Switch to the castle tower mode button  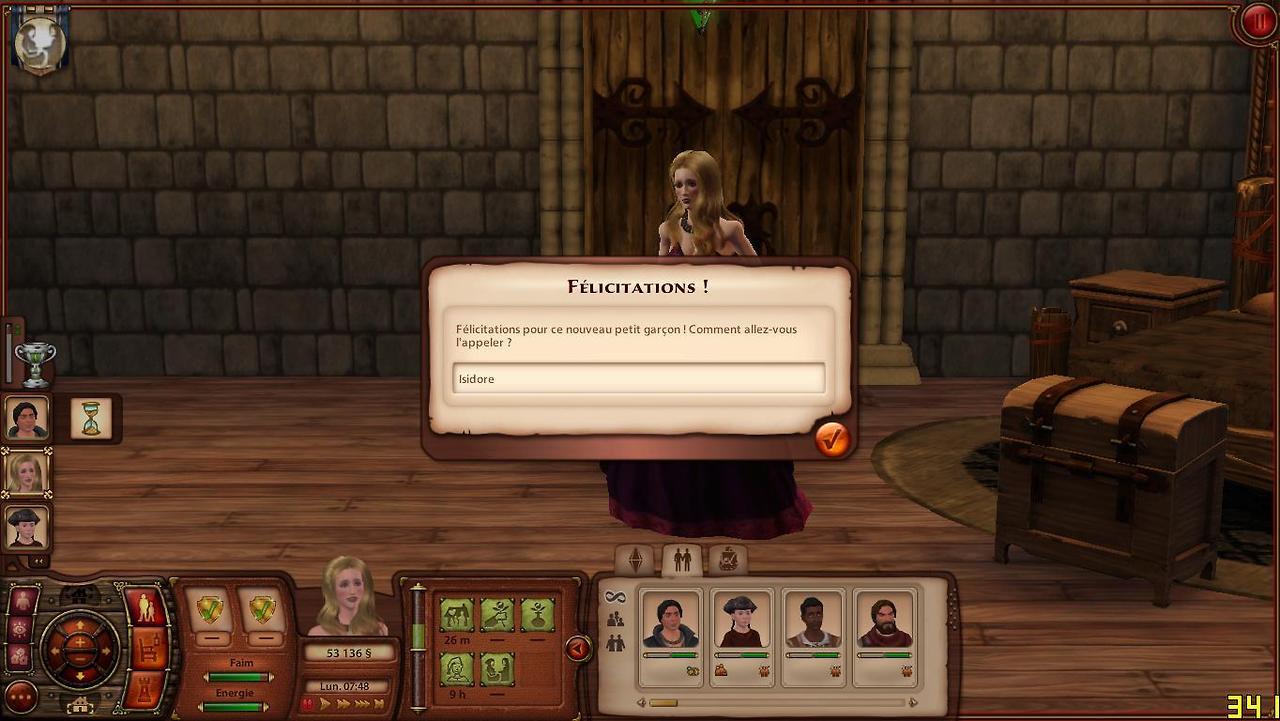coord(146,690)
